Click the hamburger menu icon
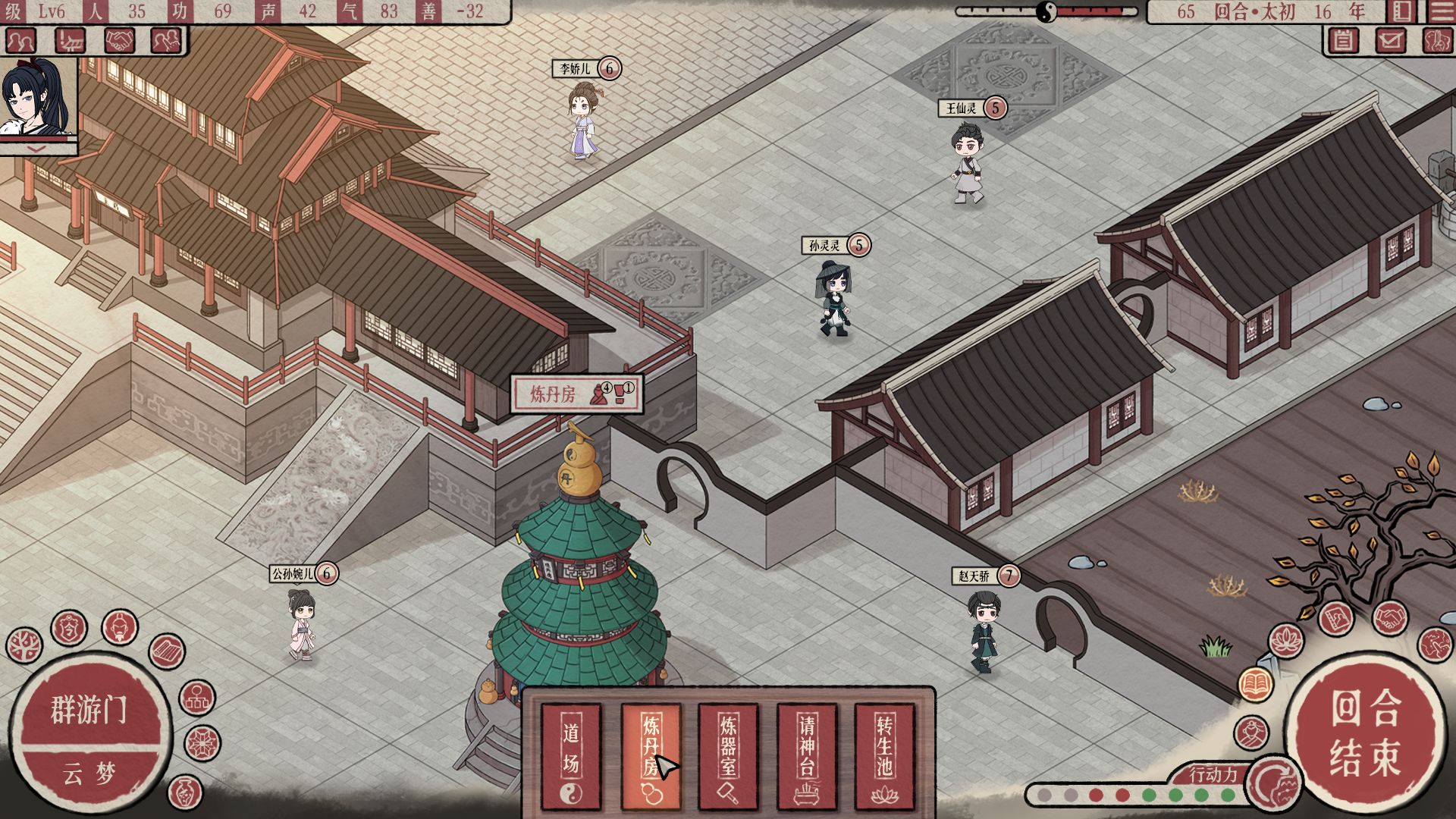1456x819 pixels. point(1440,11)
